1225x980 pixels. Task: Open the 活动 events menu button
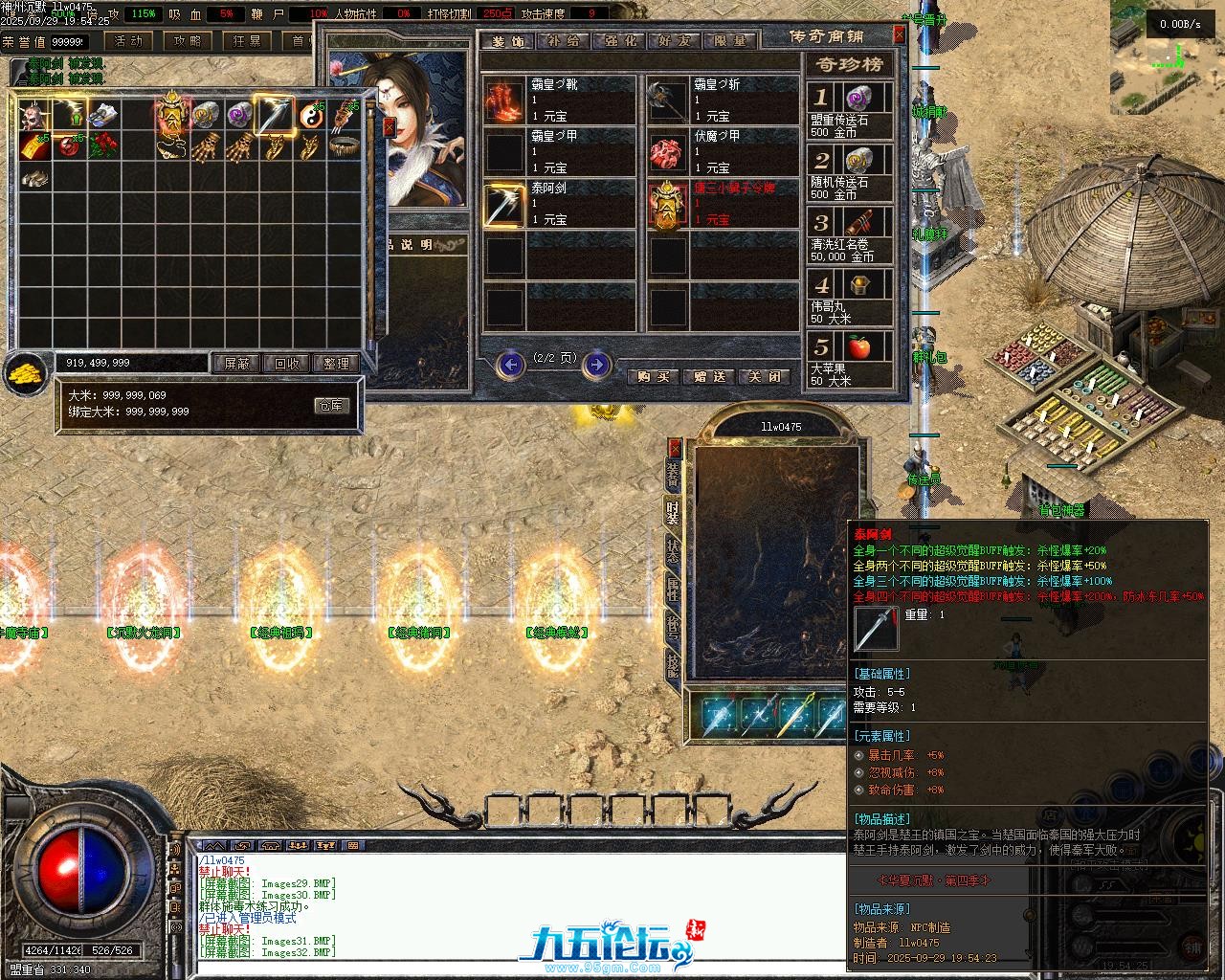point(127,41)
